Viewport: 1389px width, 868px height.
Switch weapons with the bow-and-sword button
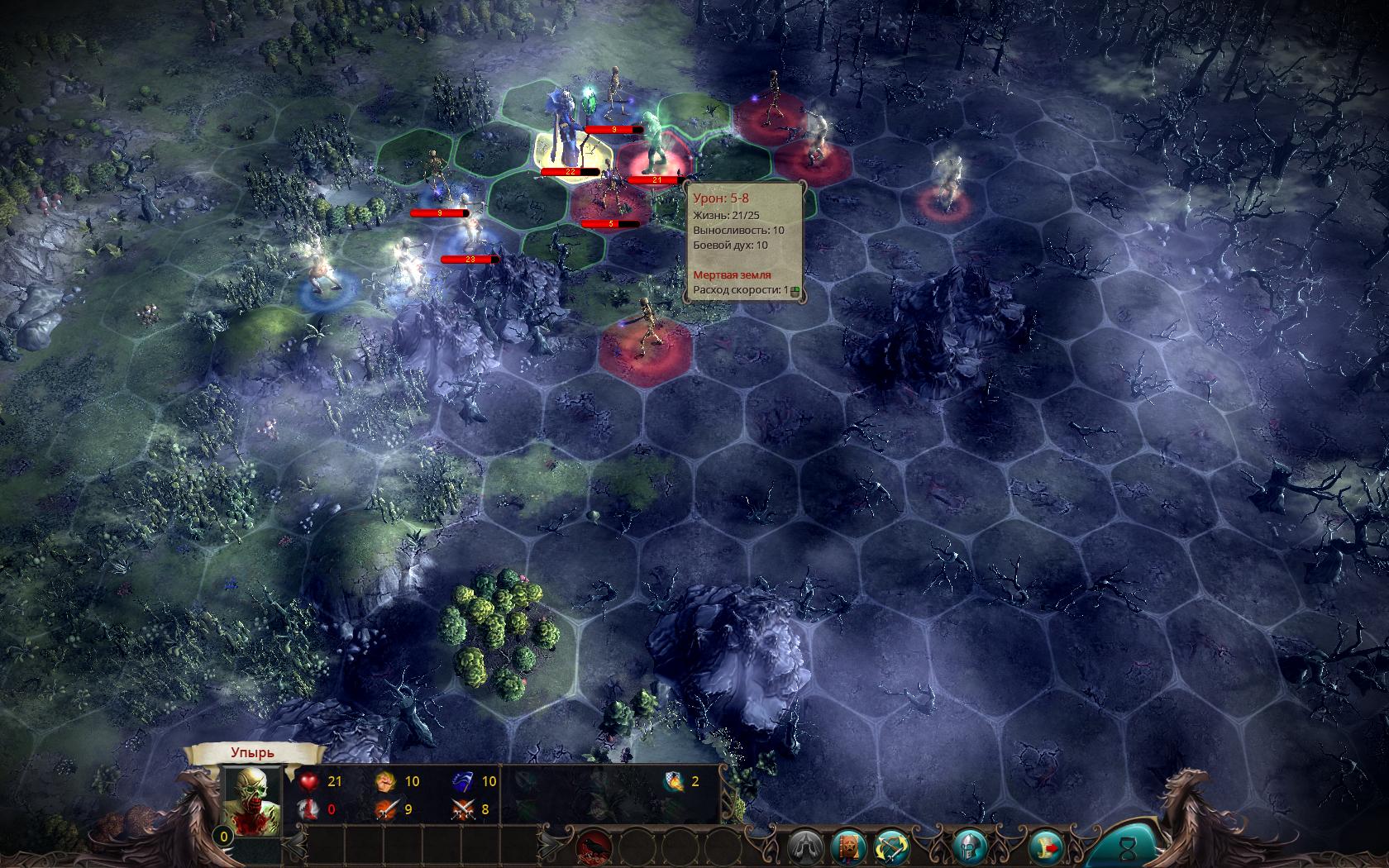[890, 847]
